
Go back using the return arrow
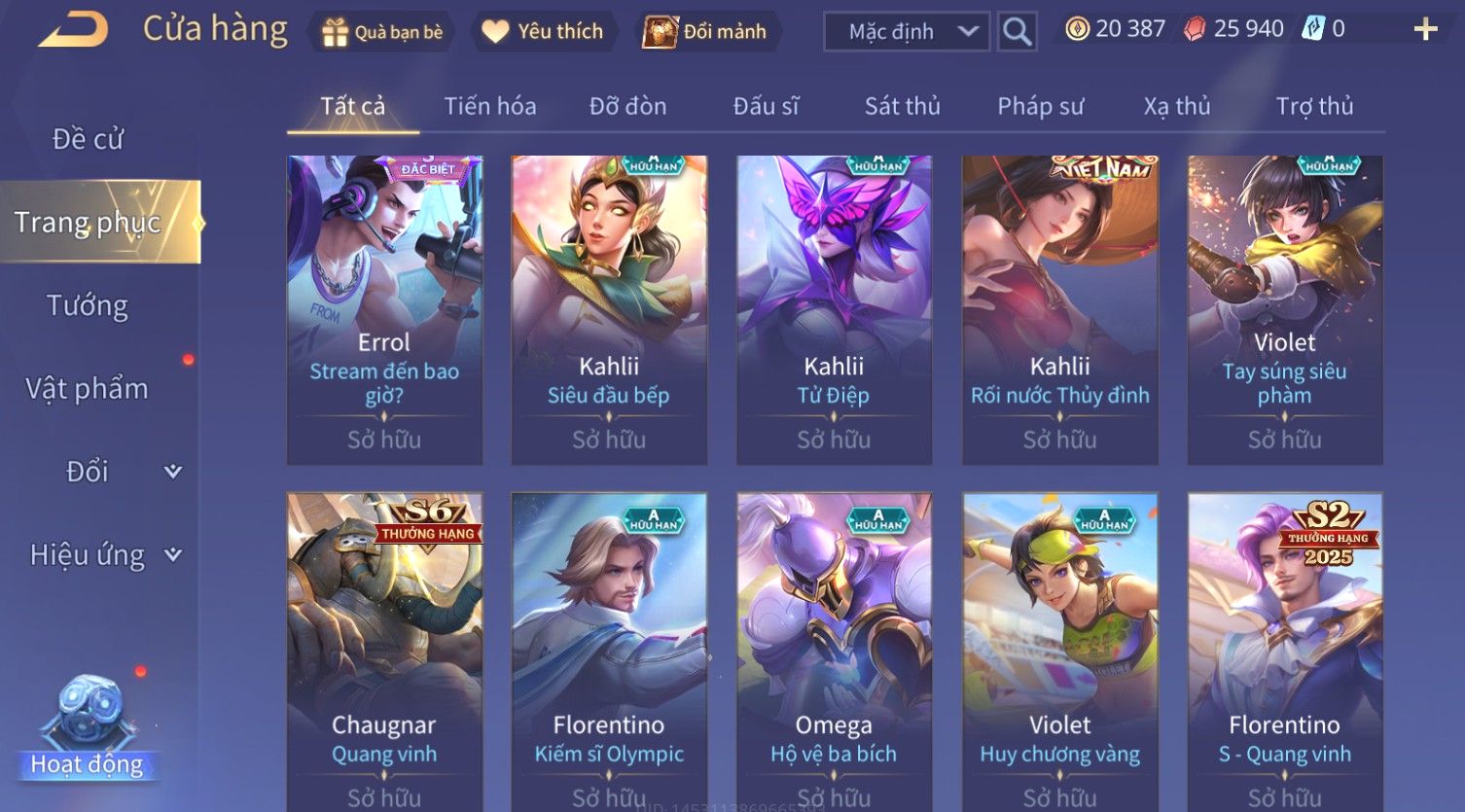(x=73, y=30)
